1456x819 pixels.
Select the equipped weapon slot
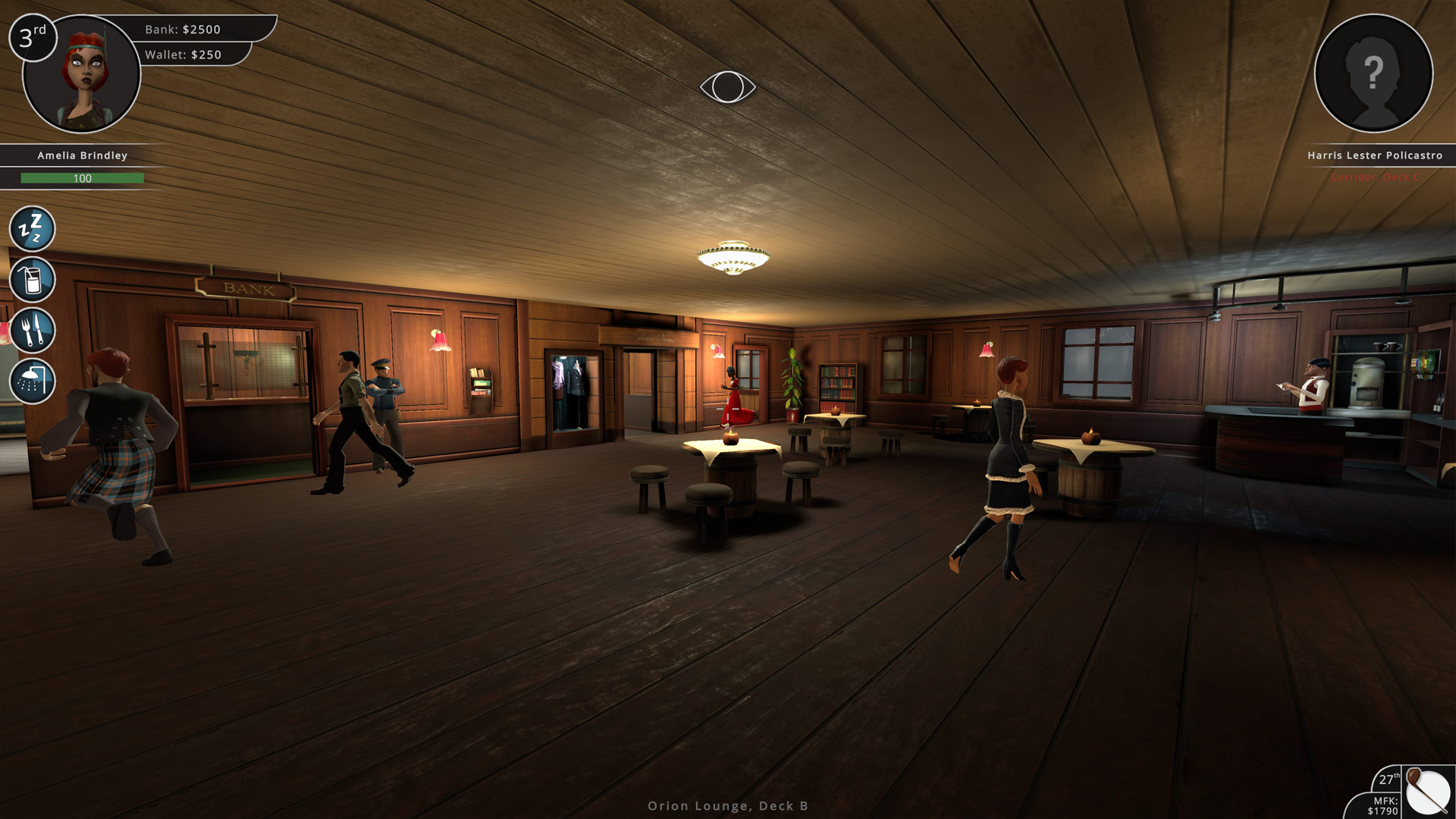tap(1429, 792)
